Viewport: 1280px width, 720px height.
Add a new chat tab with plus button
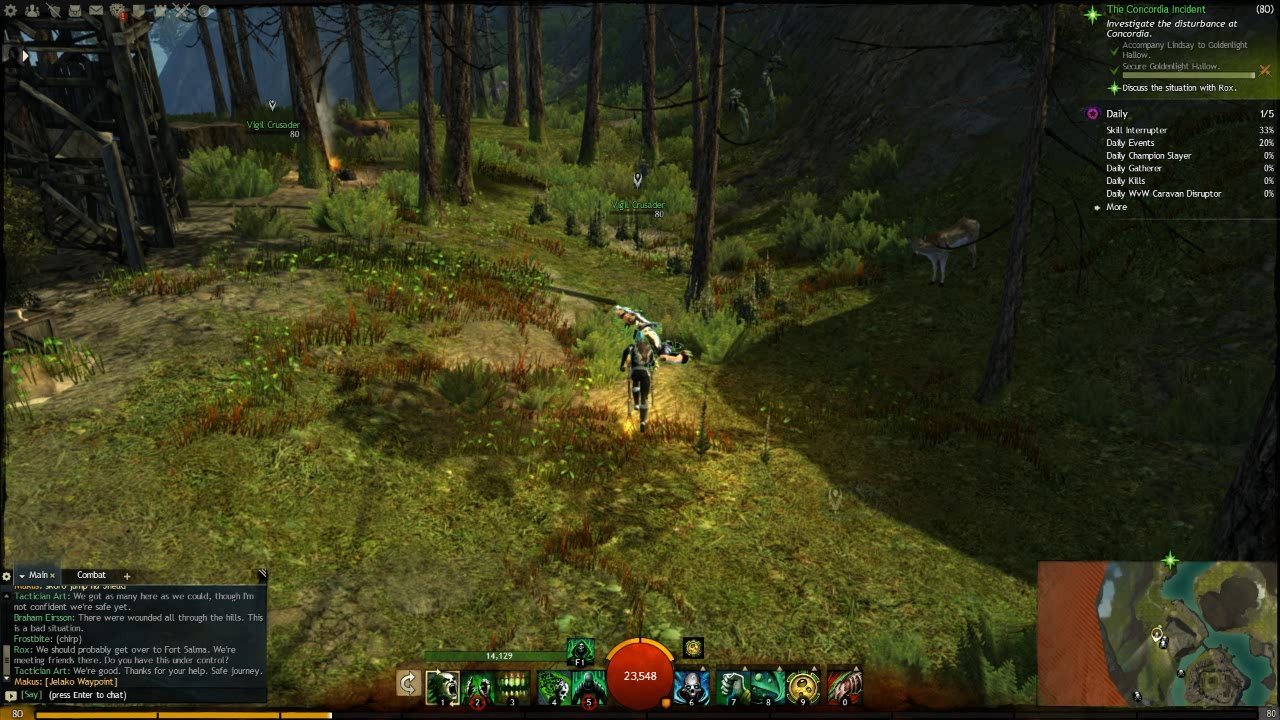127,576
